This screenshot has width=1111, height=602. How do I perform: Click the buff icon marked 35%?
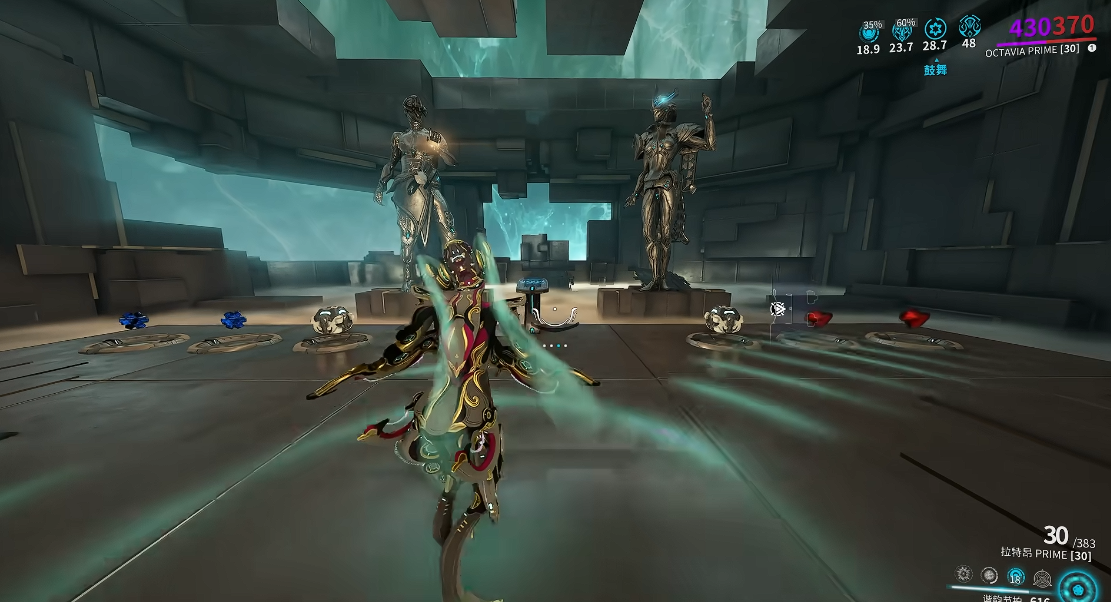click(868, 31)
